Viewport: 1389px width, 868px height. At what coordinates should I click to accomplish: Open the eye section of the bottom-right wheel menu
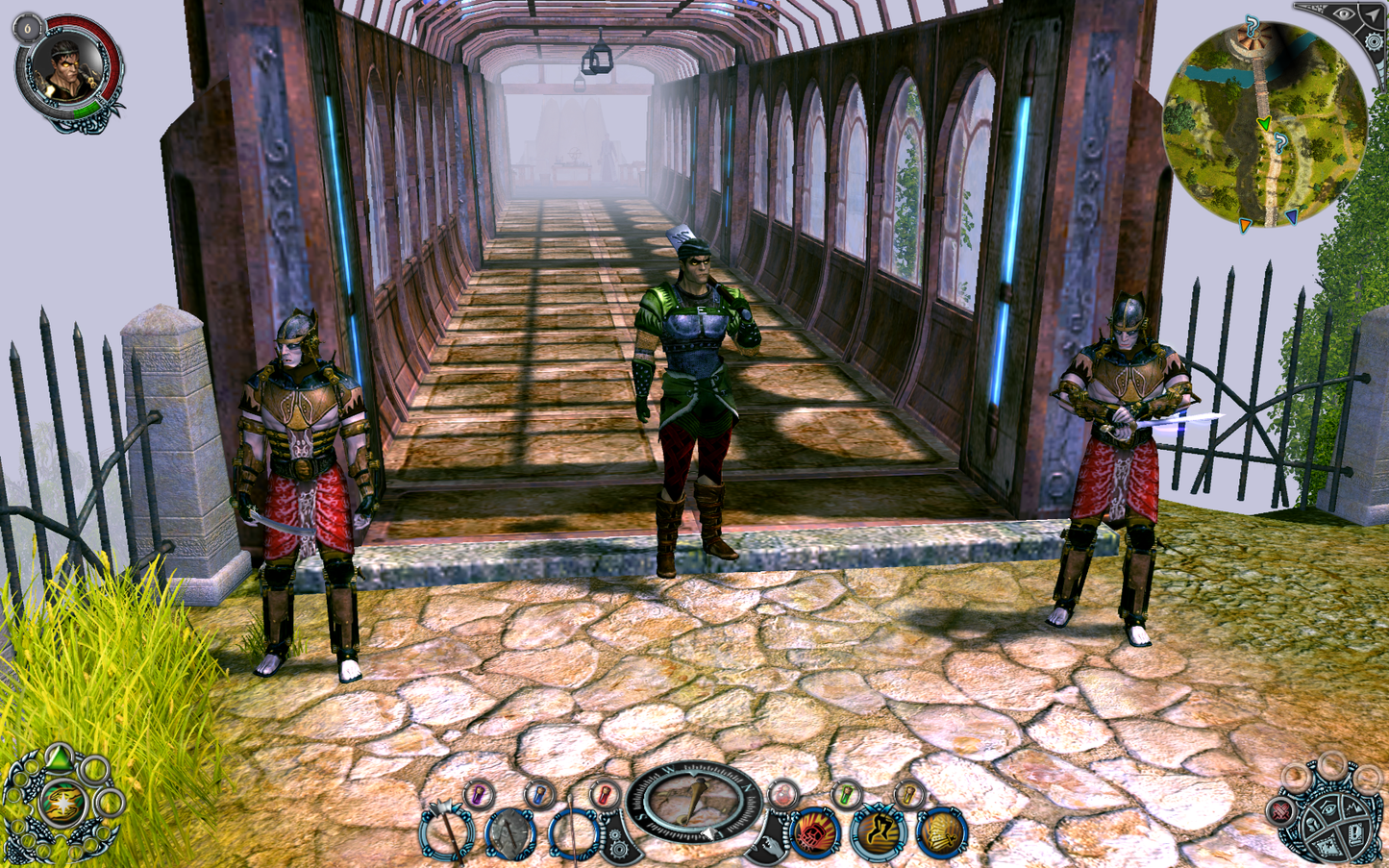[x=1327, y=808]
